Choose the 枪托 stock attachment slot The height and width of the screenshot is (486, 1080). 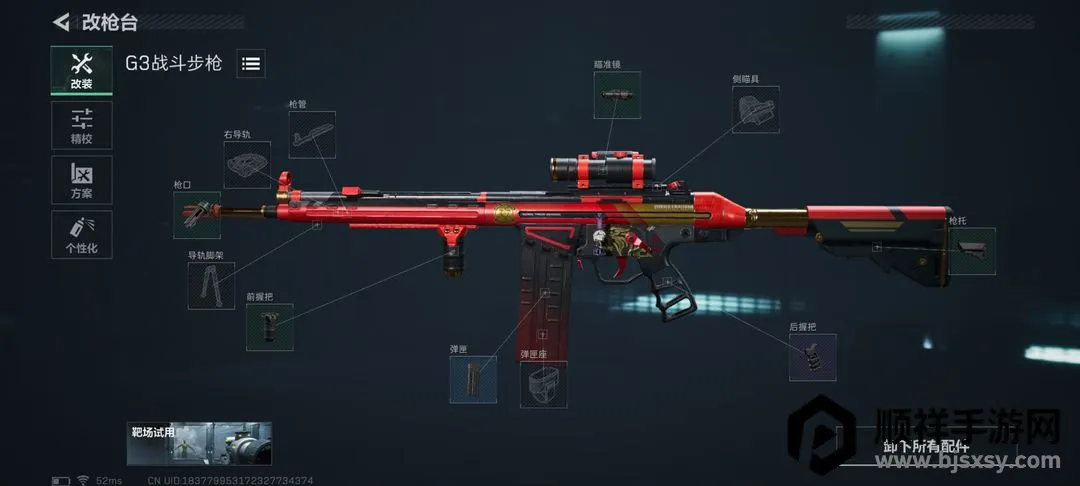(971, 250)
